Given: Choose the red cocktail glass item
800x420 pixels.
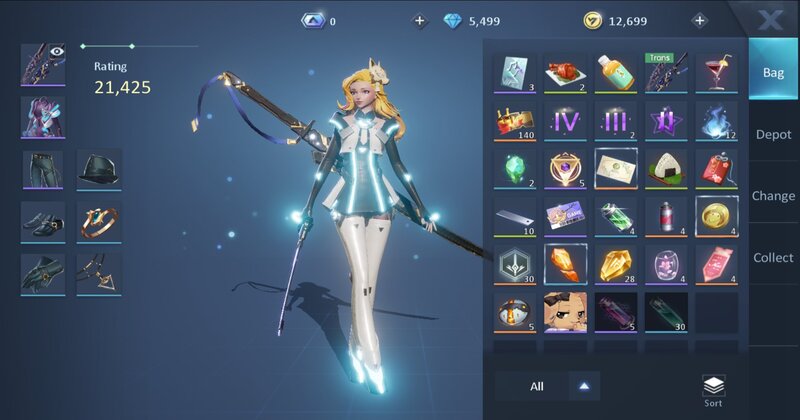Looking at the screenshot, I should tap(716, 73).
